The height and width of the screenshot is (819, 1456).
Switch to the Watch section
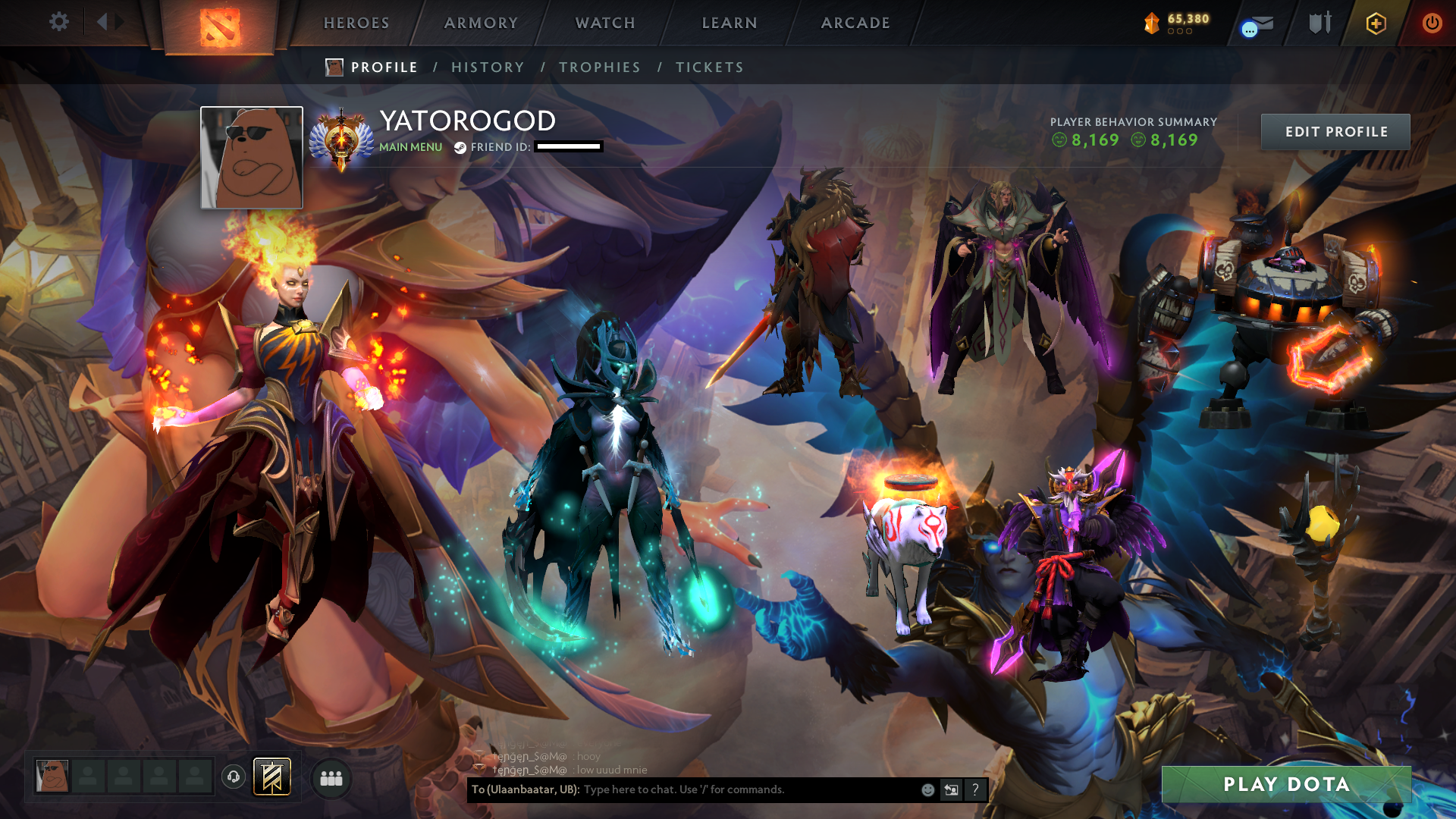click(x=605, y=23)
